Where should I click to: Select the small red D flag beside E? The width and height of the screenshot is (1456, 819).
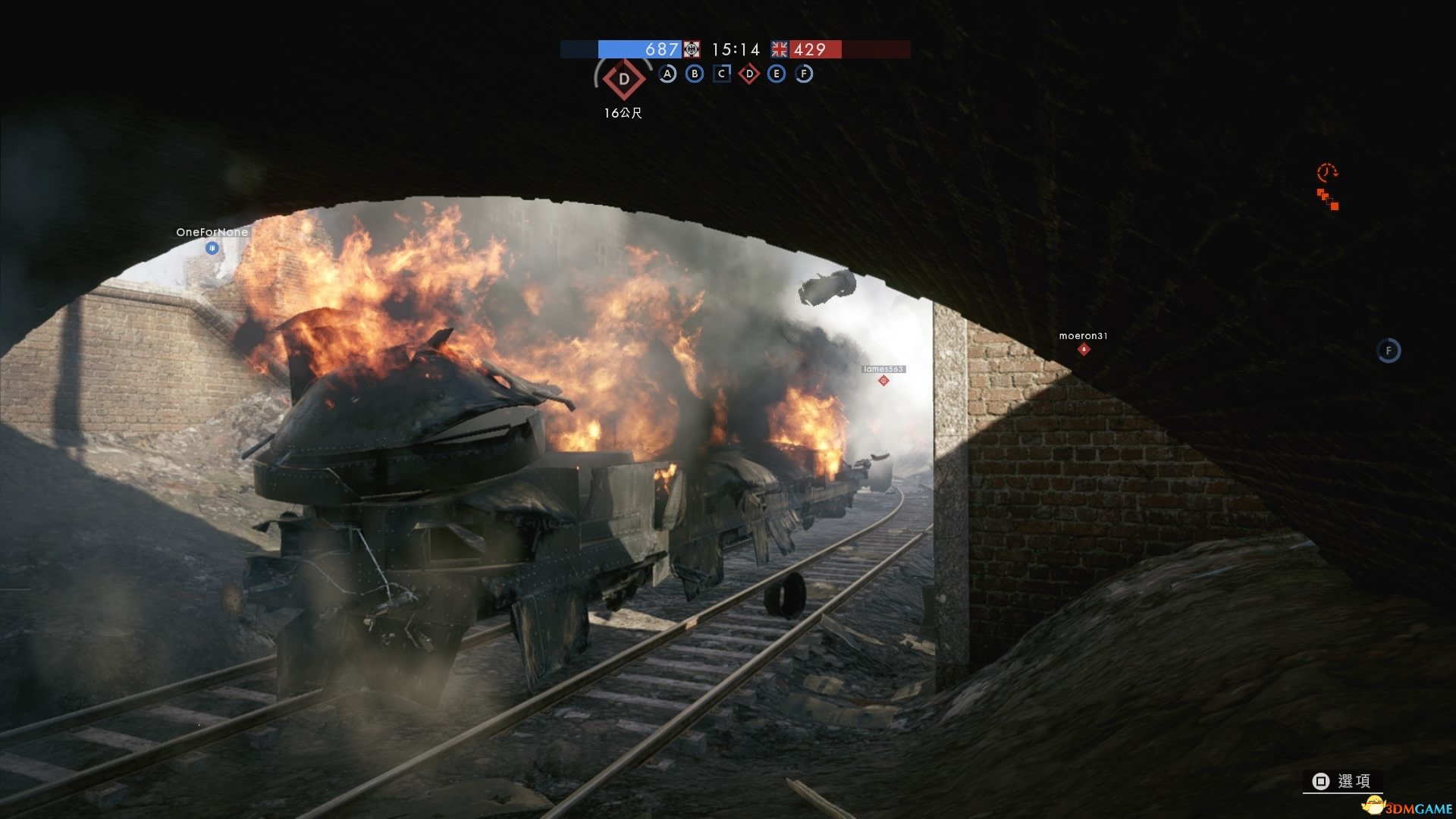(749, 74)
